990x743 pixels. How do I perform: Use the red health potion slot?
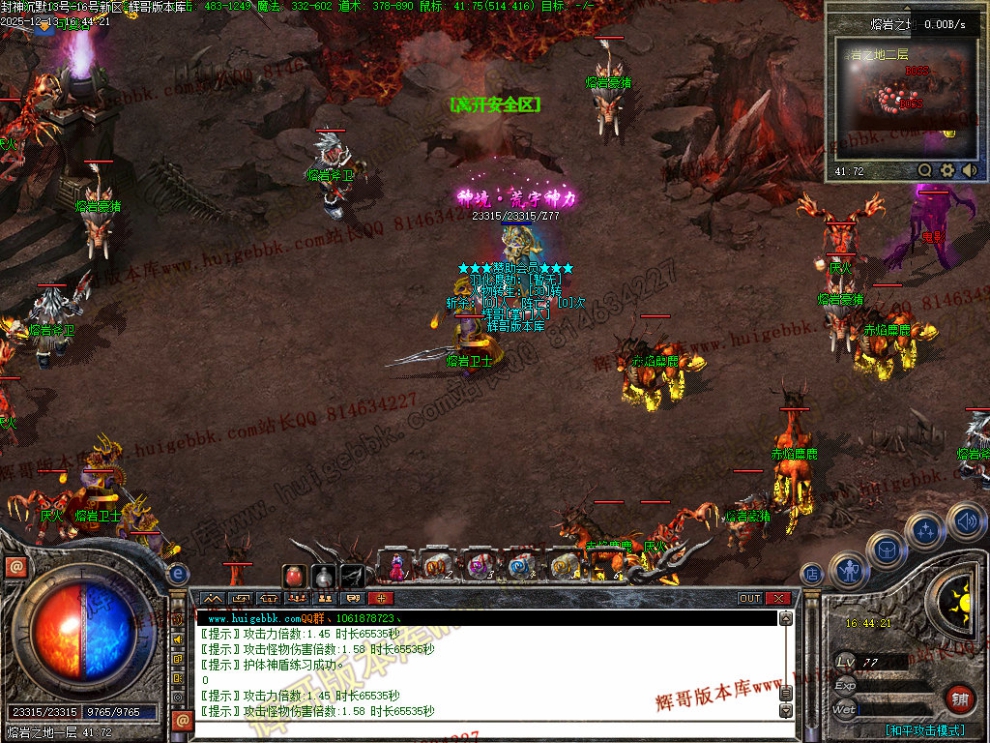coord(295,576)
